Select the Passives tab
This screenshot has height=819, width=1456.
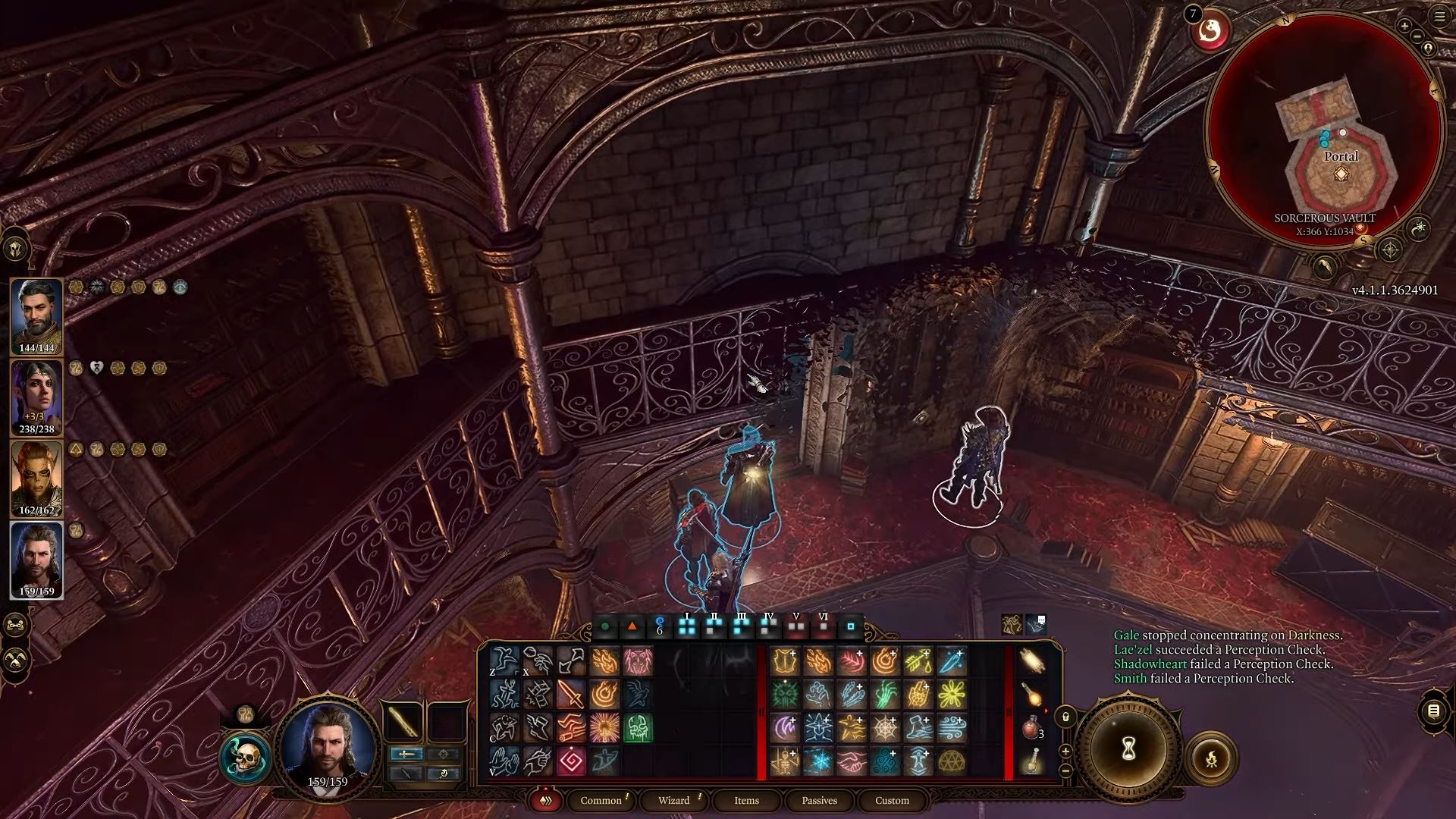tap(819, 800)
